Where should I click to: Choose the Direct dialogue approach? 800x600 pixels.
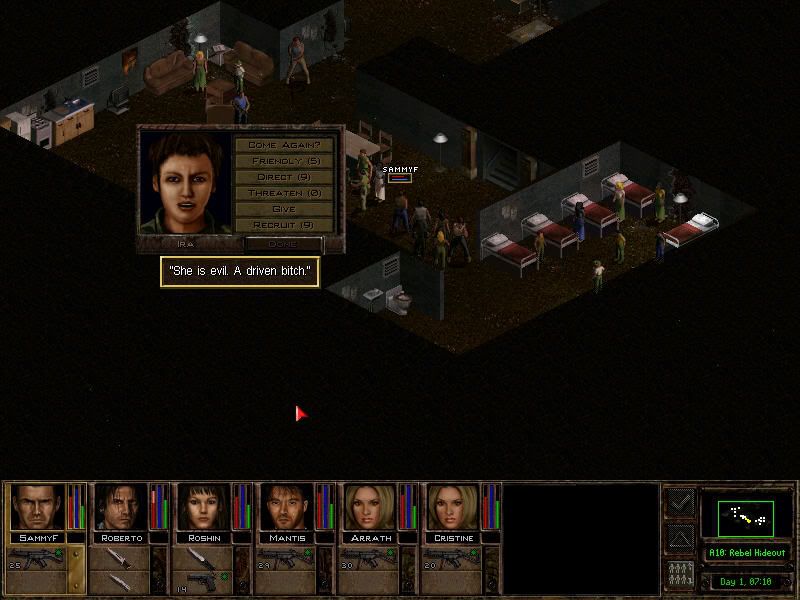285,177
